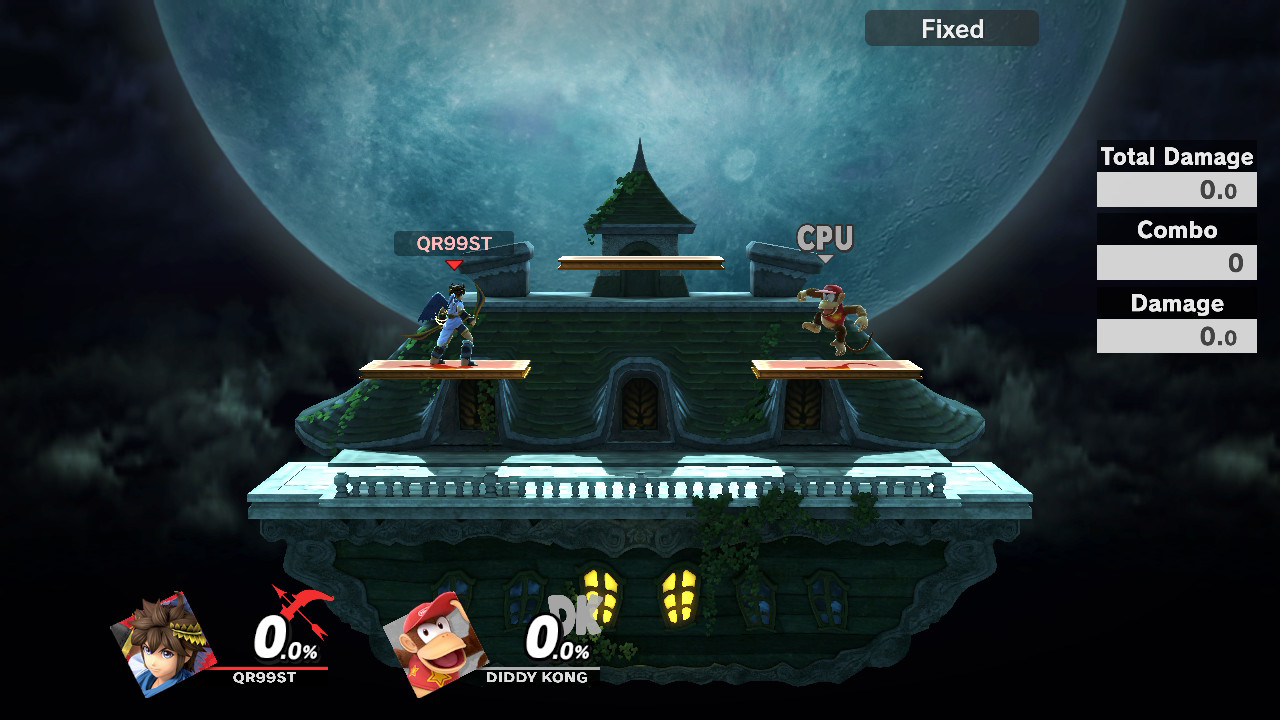Select the QR99ST player tag above Pit
1280x720 pixels.
click(454, 243)
